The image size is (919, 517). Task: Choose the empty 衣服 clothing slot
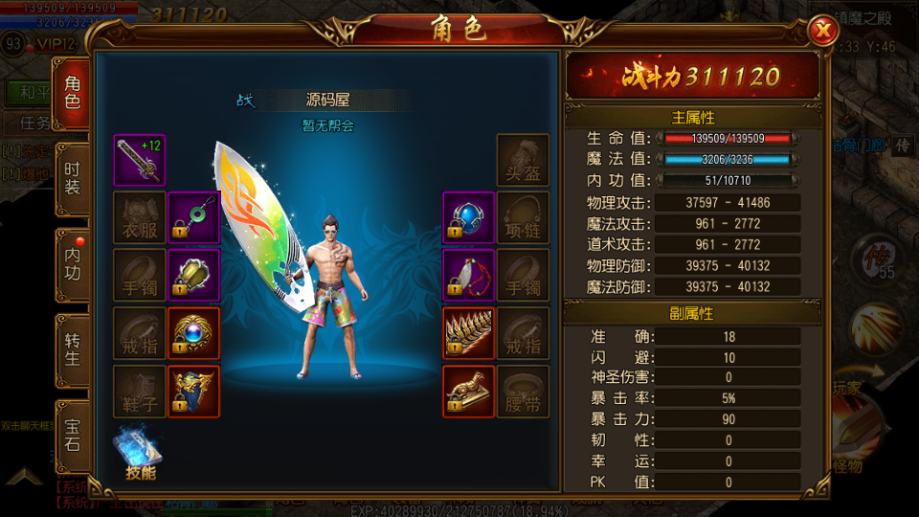[139, 218]
